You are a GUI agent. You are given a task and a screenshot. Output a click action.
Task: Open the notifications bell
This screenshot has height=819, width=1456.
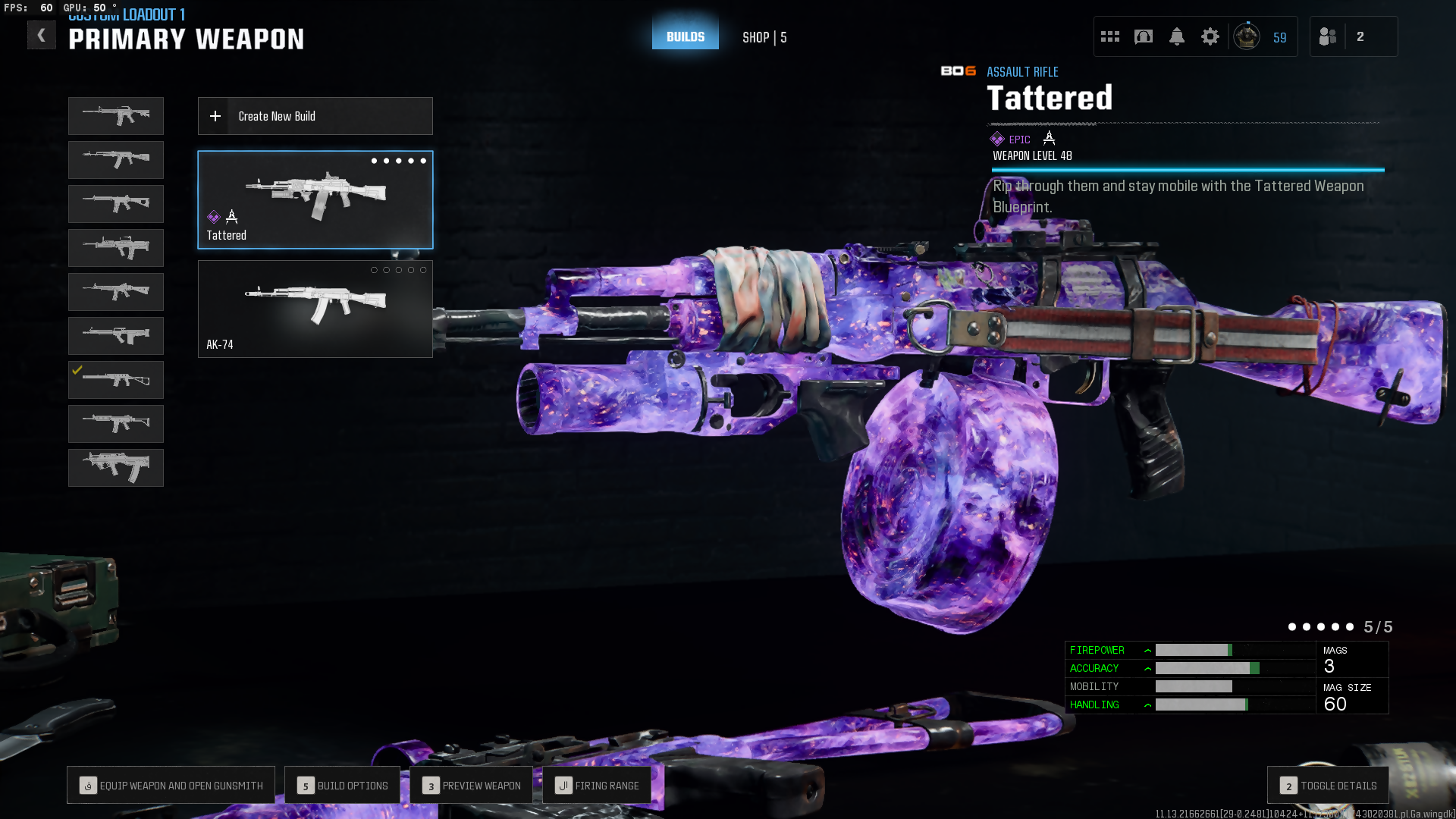tap(1177, 36)
